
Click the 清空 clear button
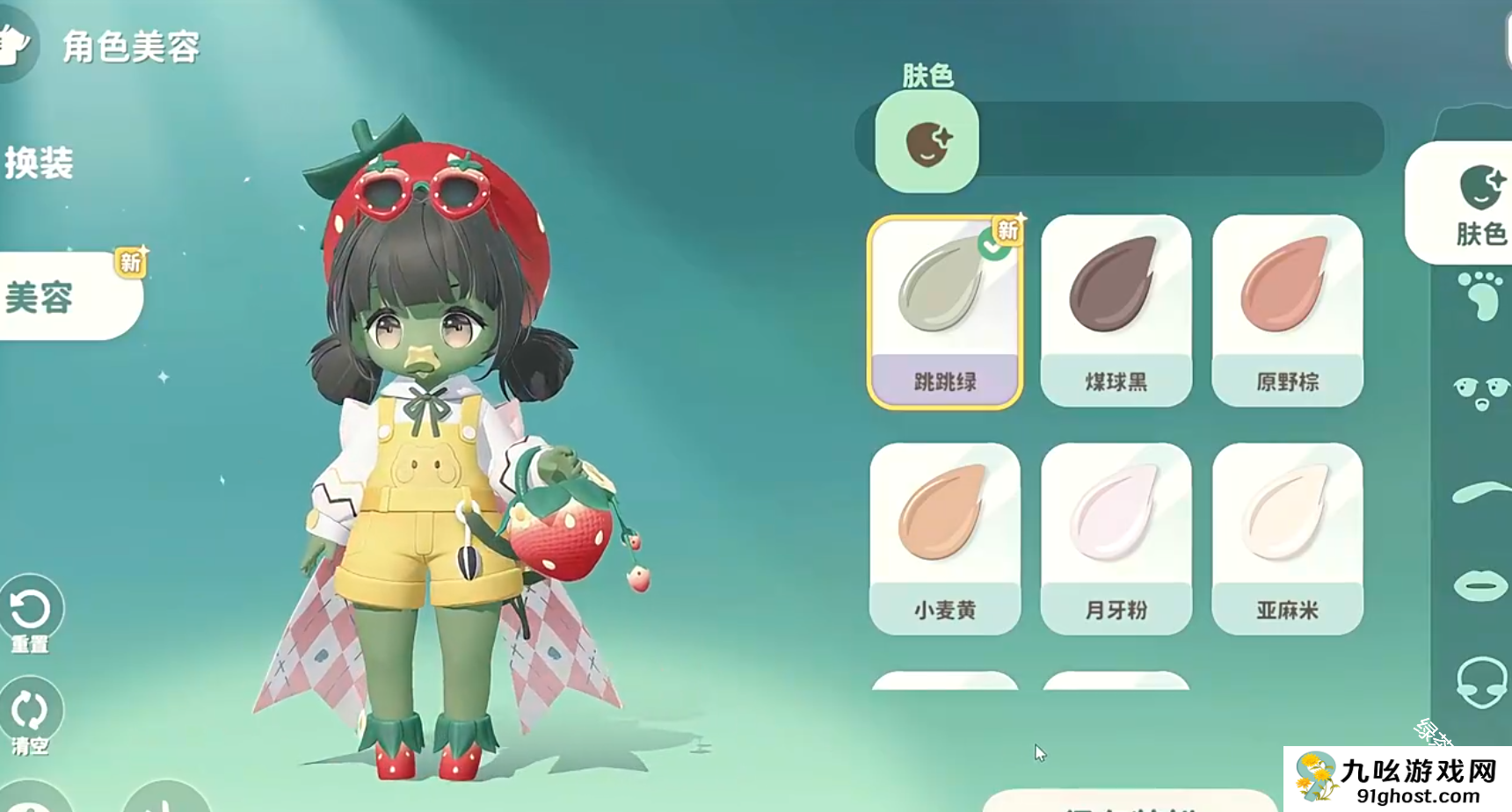click(x=30, y=714)
